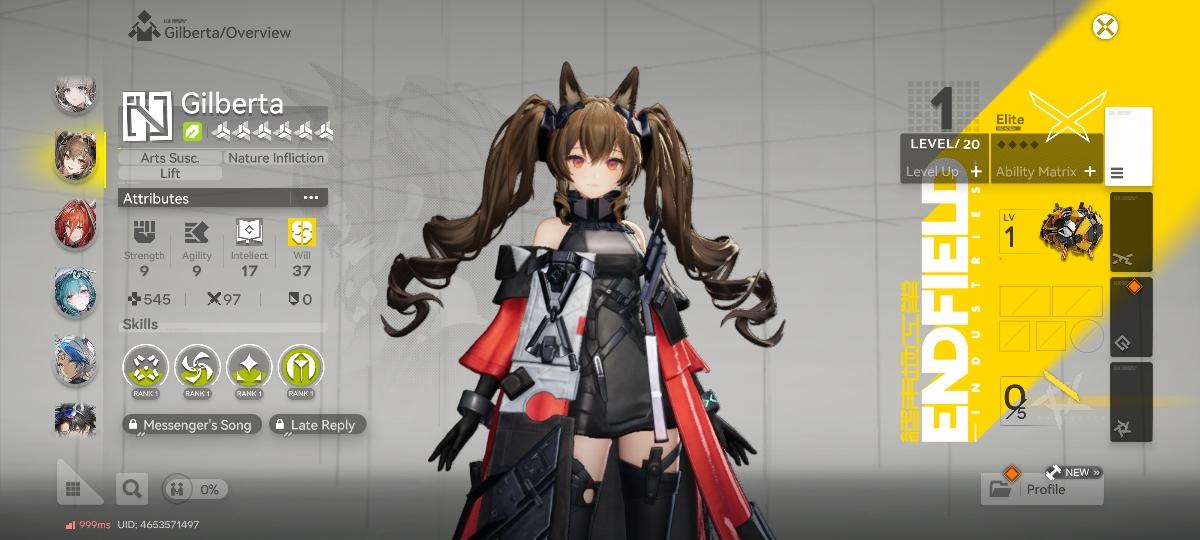
Task: Open the operator grid view
Action: click(x=73, y=489)
